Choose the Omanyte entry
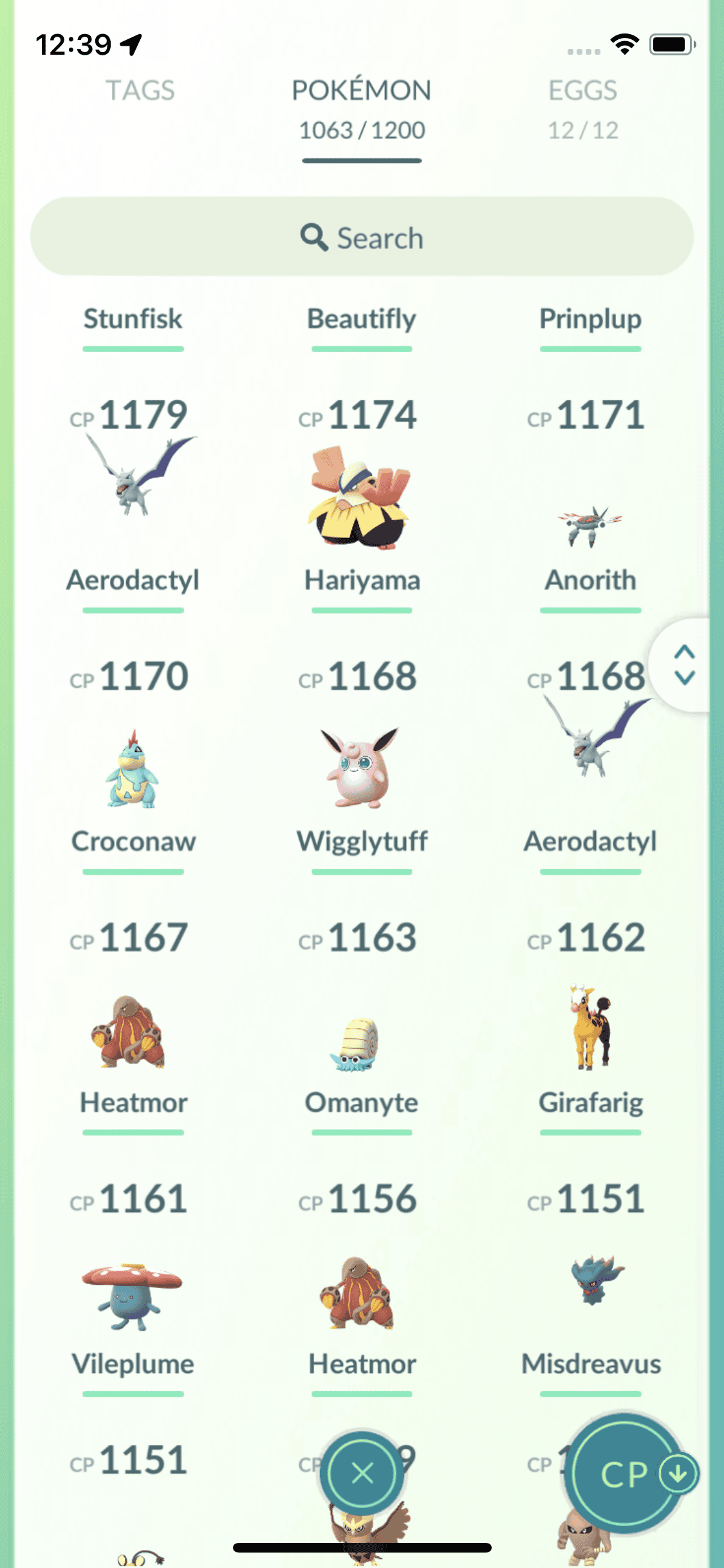Image resolution: width=724 pixels, height=1568 pixels. [x=360, y=1044]
